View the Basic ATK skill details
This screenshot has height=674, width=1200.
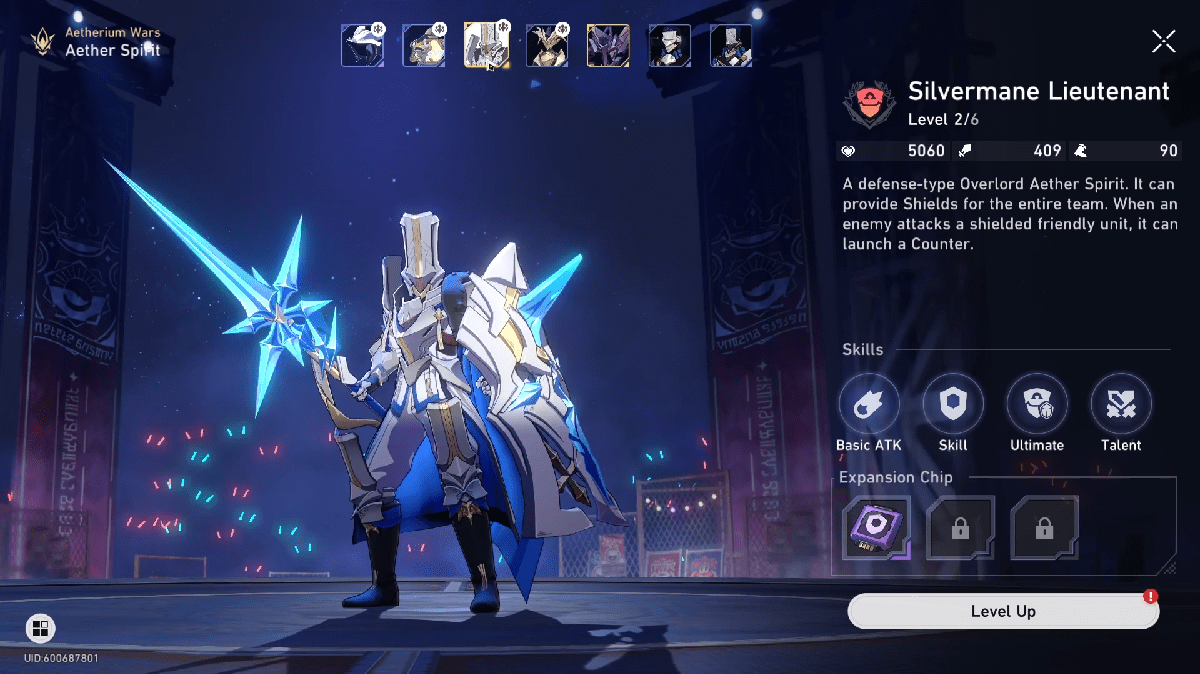click(869, 404)
